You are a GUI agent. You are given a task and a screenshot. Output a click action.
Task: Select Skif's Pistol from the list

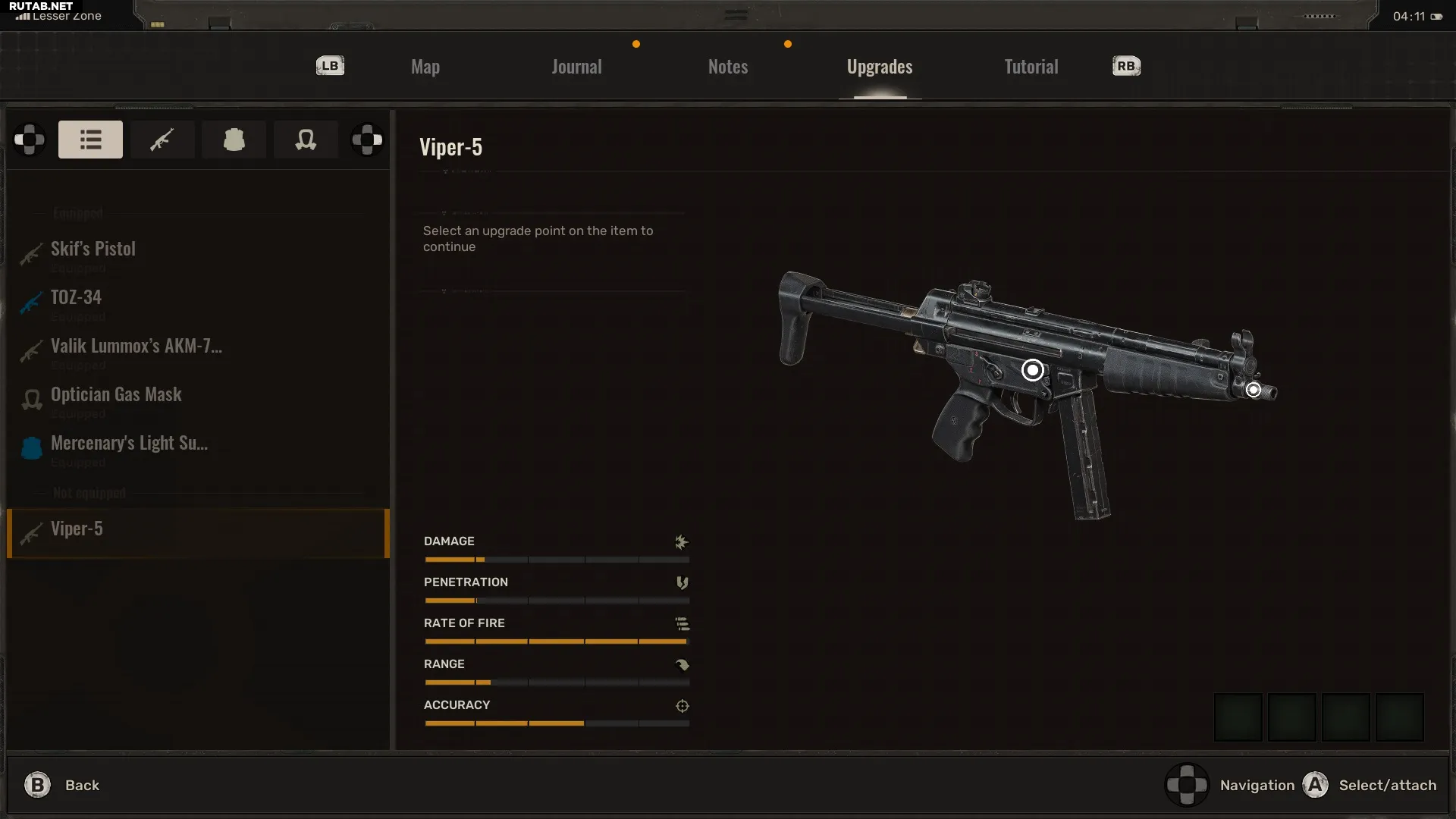[93, 249]
